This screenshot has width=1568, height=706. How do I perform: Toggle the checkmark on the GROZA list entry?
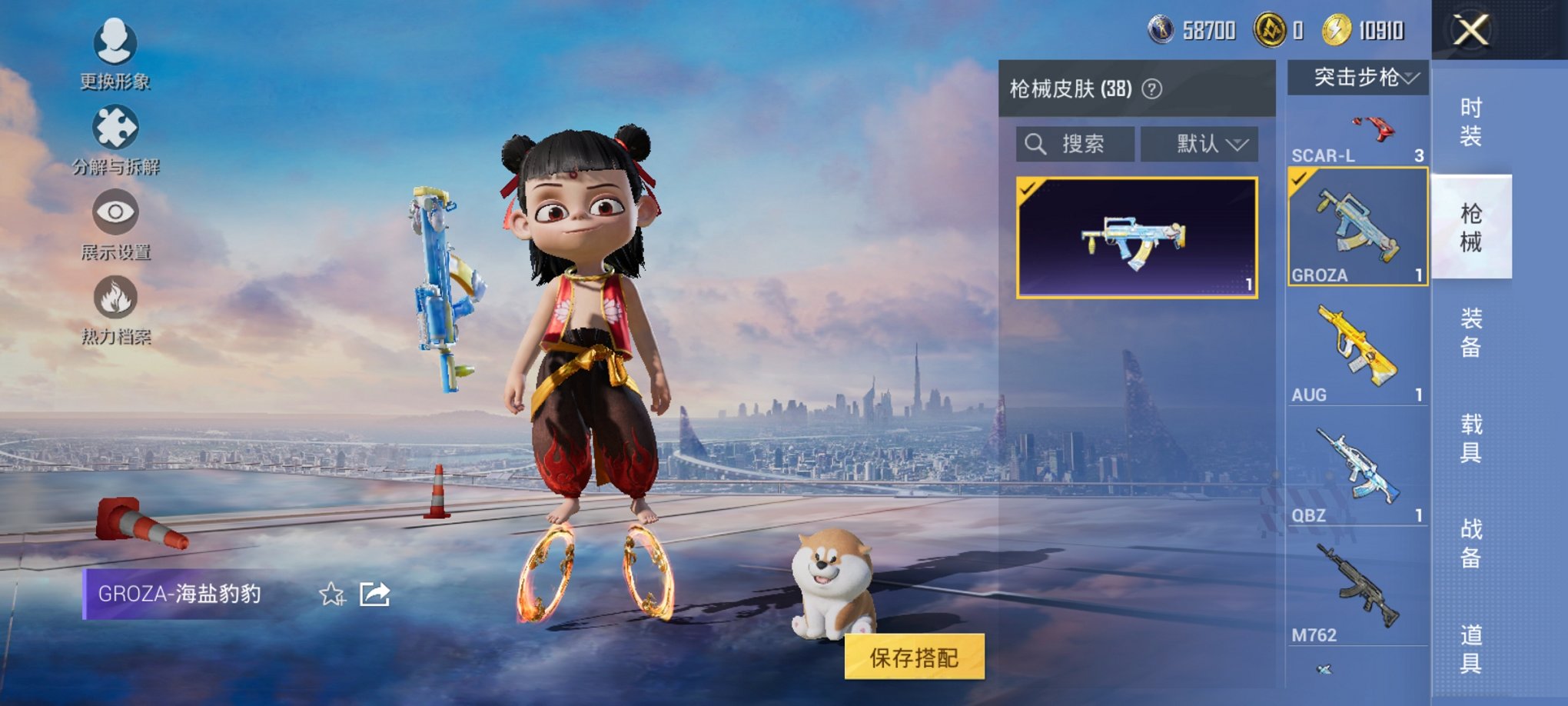click(1301, 178)
